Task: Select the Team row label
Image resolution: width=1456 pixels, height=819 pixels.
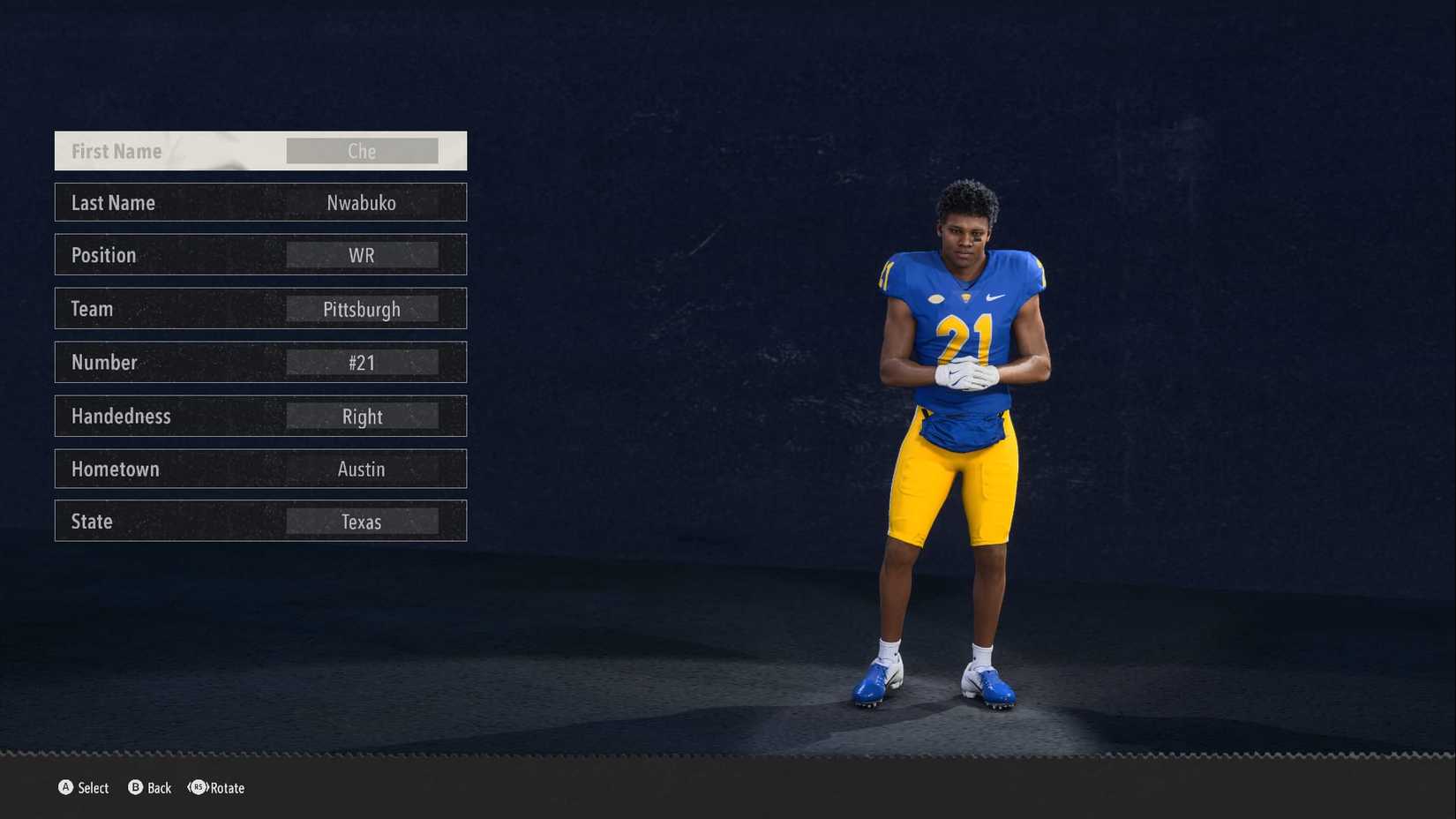Action: coord(92,309)
